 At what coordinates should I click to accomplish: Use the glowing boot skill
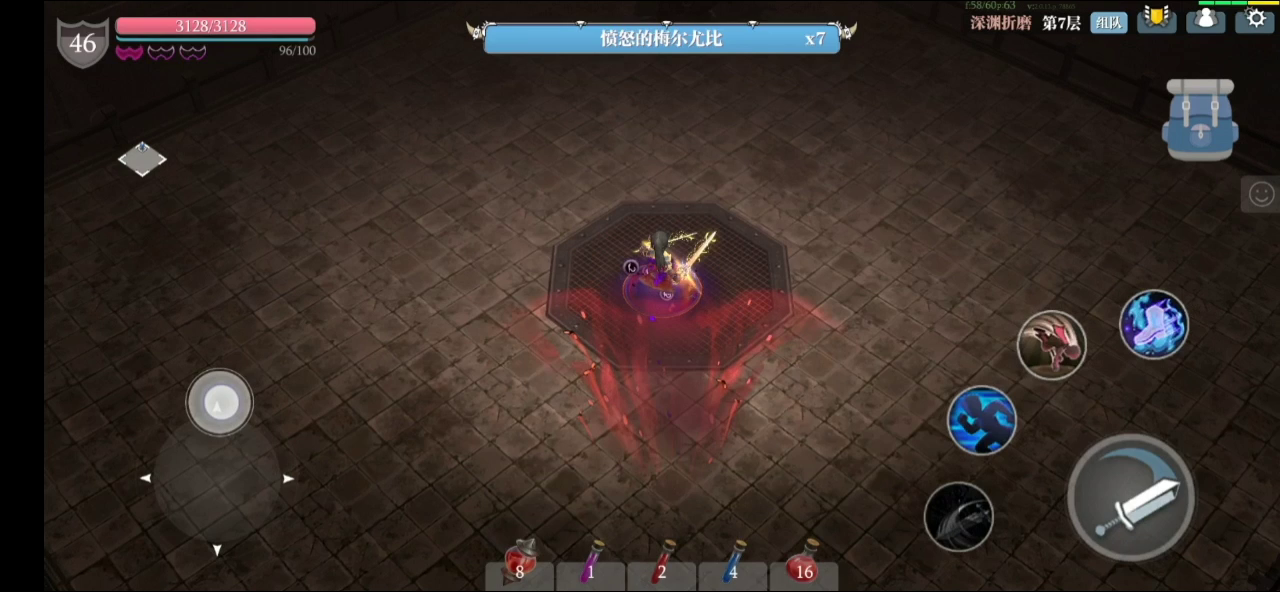coord(1153,324)
